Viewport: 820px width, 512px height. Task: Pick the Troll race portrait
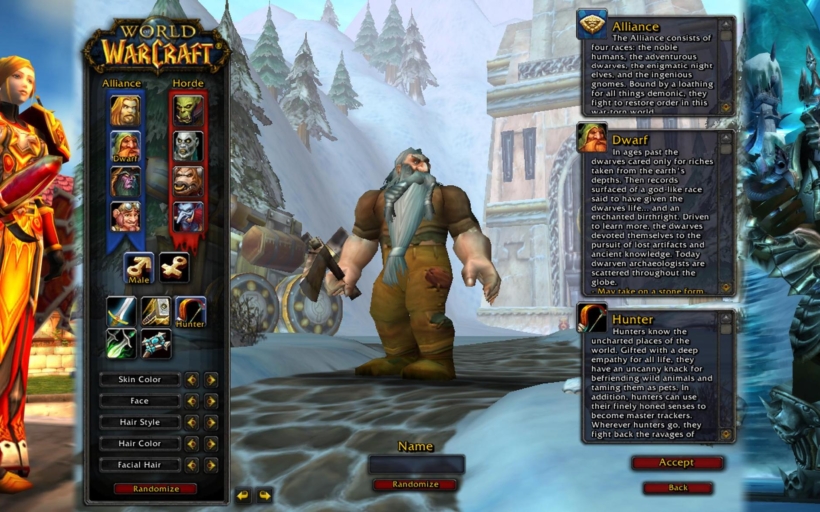coord(188,215)
